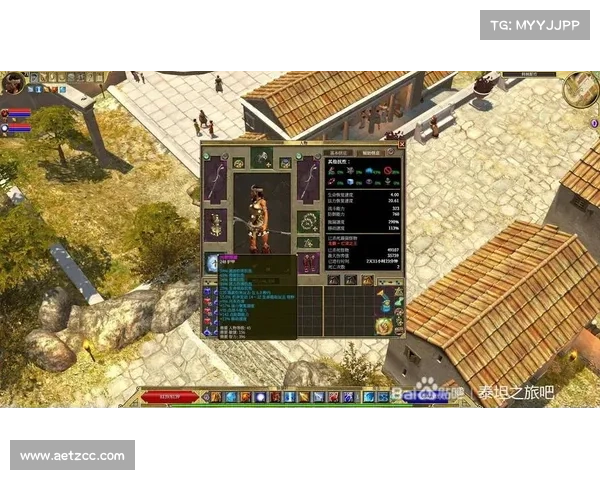This screenshot has width=600, height=480.
Task: Click the glowing white artifact slot
Action: pyautogui.click(x=213, y=262)
